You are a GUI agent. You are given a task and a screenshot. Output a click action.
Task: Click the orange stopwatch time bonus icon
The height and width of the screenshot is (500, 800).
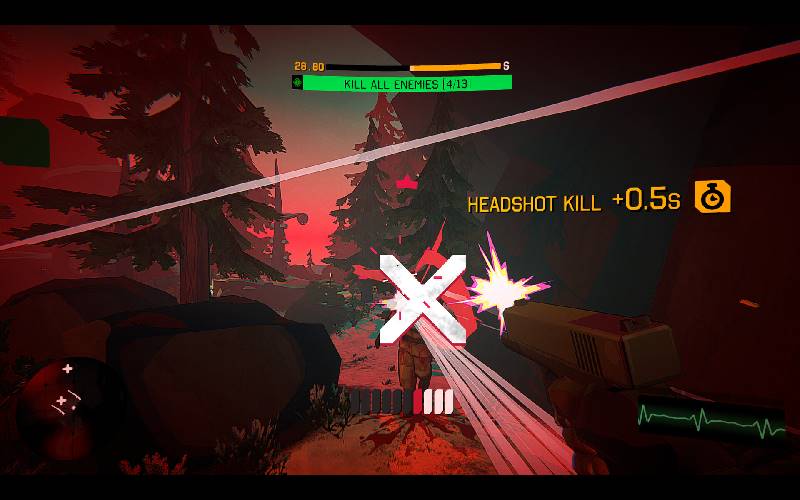tap(713, 197)
